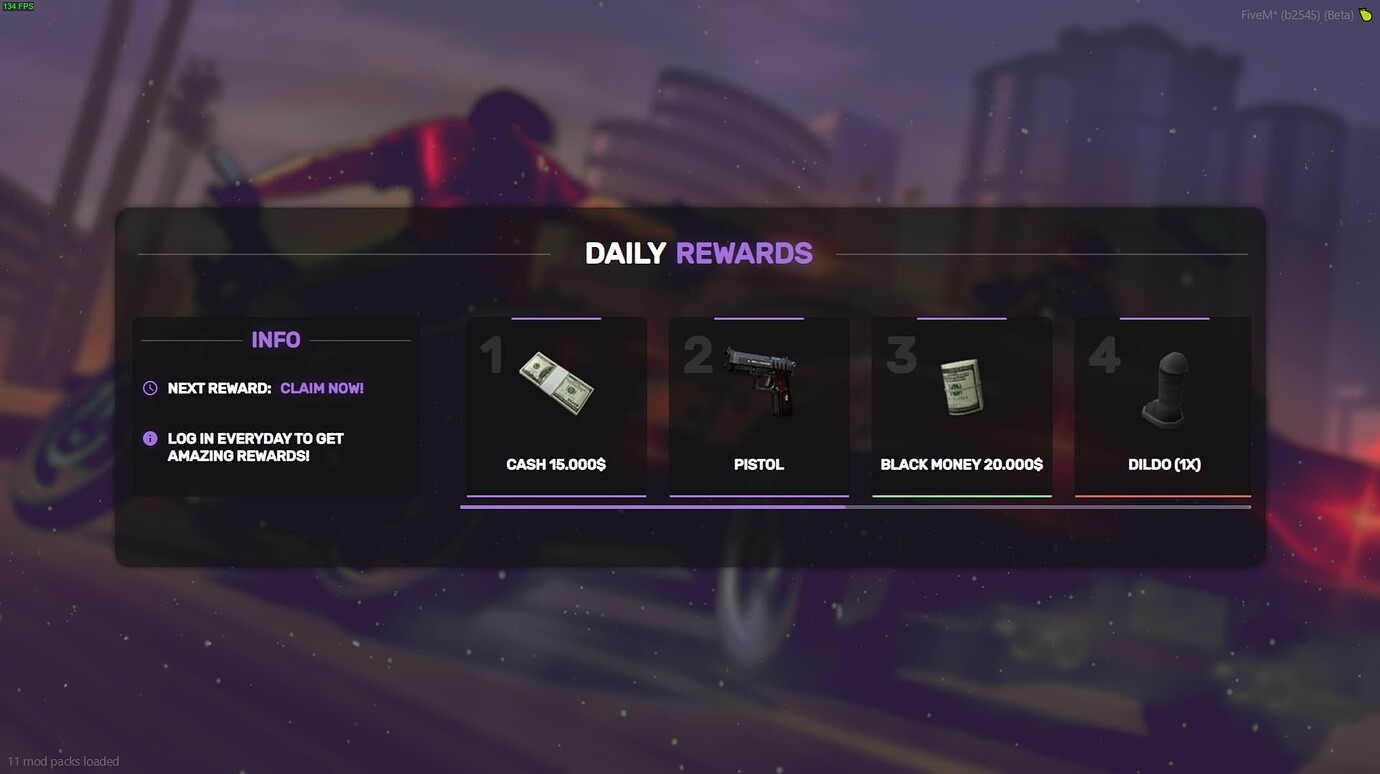The image size is (1380, 774).
Task: Click the green bar under Black Money reward
Action: 961,493
